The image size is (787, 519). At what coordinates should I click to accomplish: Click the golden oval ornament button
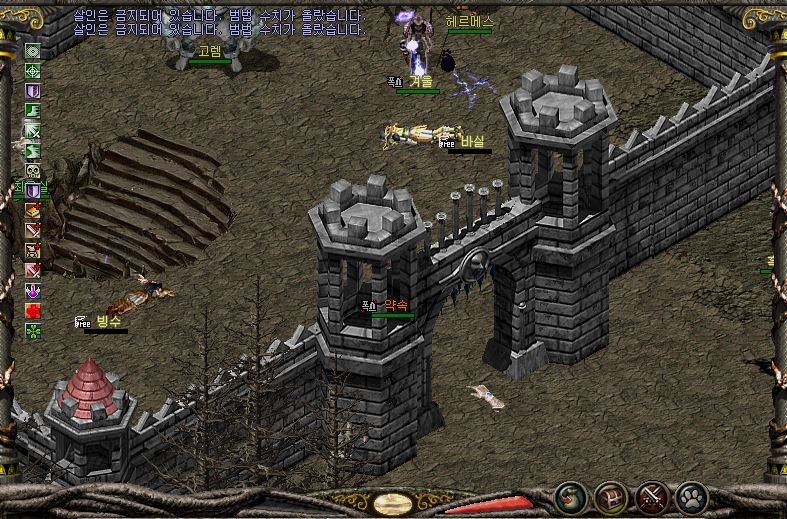point(392,502)
